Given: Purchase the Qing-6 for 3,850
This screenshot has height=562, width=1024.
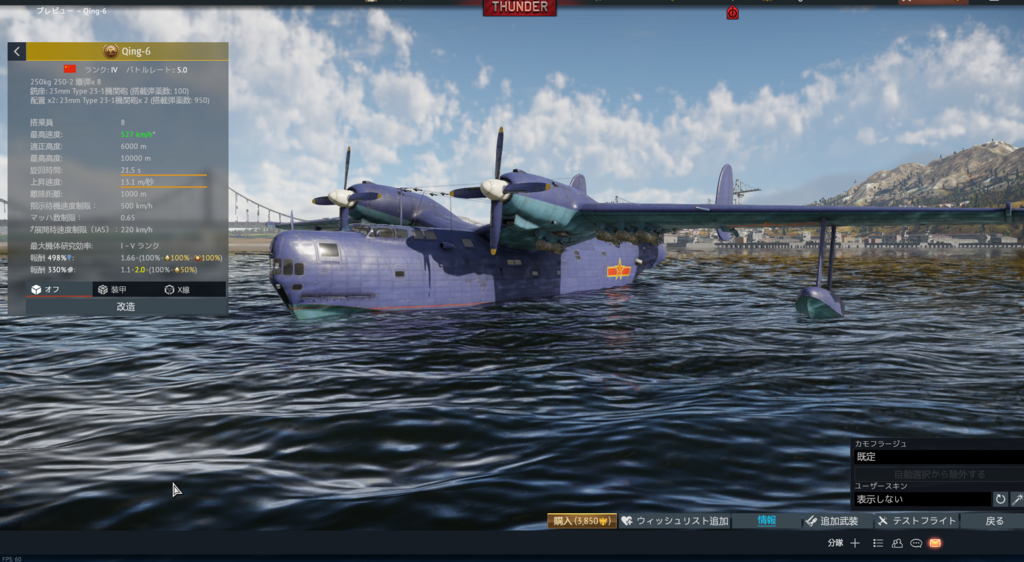Looking at the screenshot, I should coord(581,521).
